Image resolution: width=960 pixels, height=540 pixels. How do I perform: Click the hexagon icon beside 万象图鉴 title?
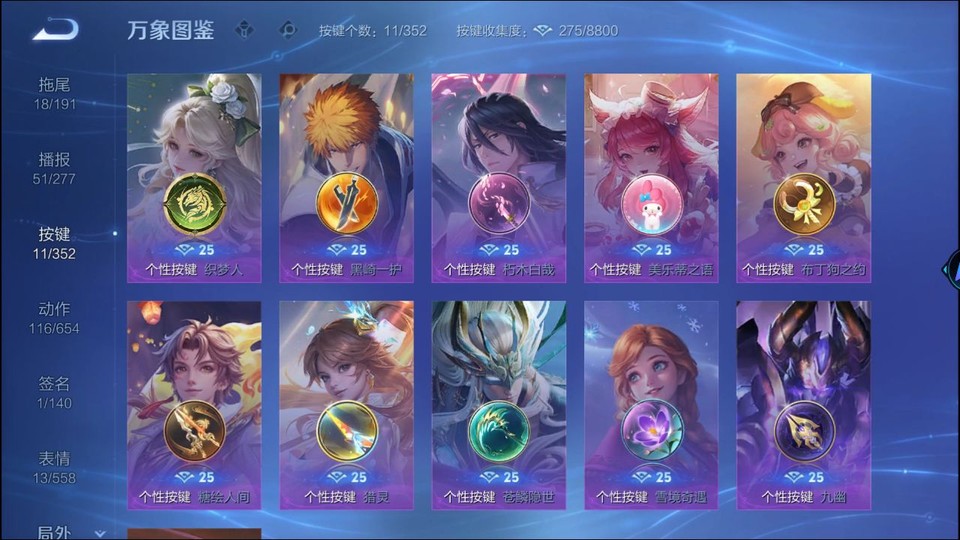(244, 30)
